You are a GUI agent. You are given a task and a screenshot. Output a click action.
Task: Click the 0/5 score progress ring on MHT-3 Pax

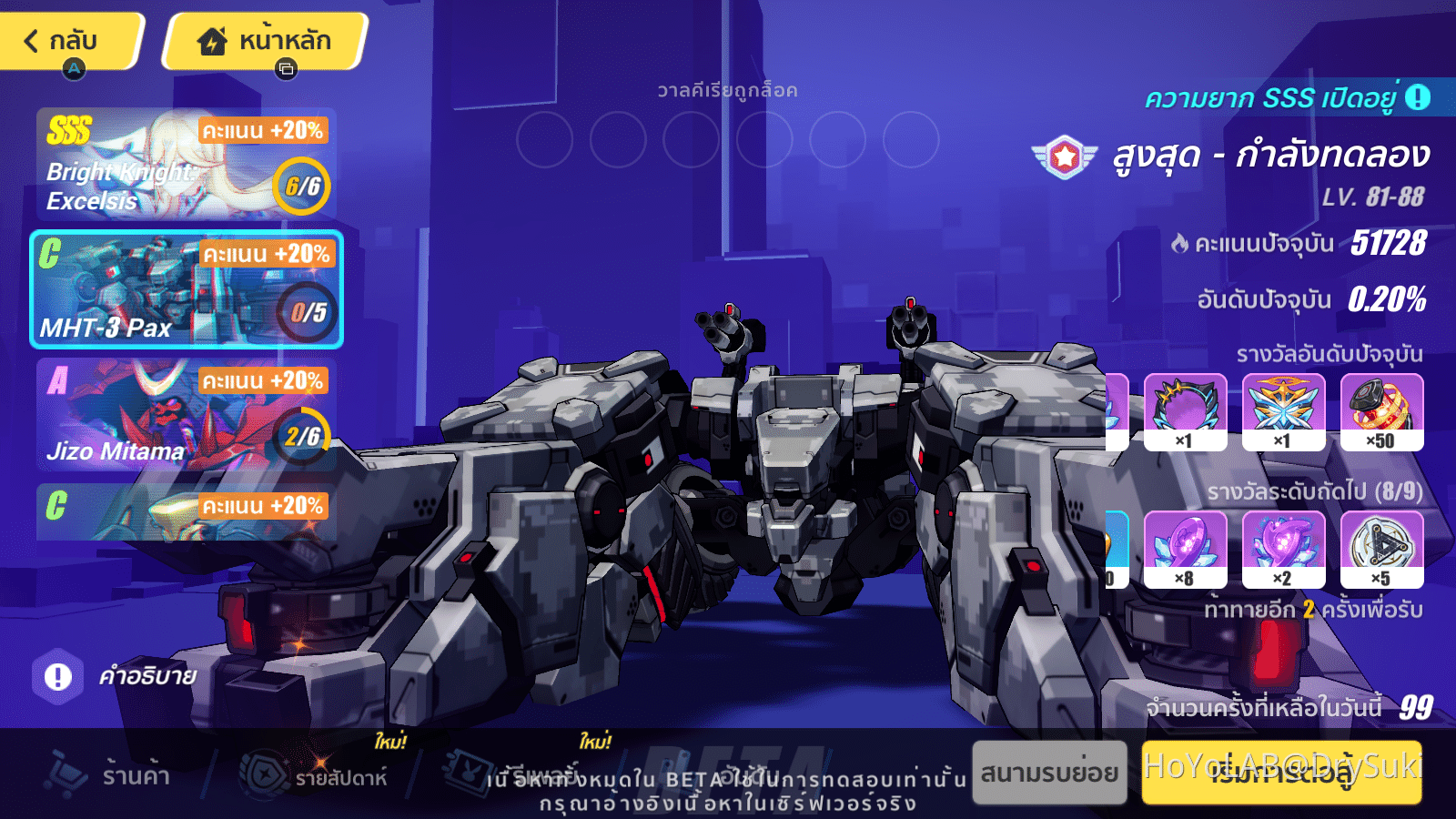click(304, 314)
